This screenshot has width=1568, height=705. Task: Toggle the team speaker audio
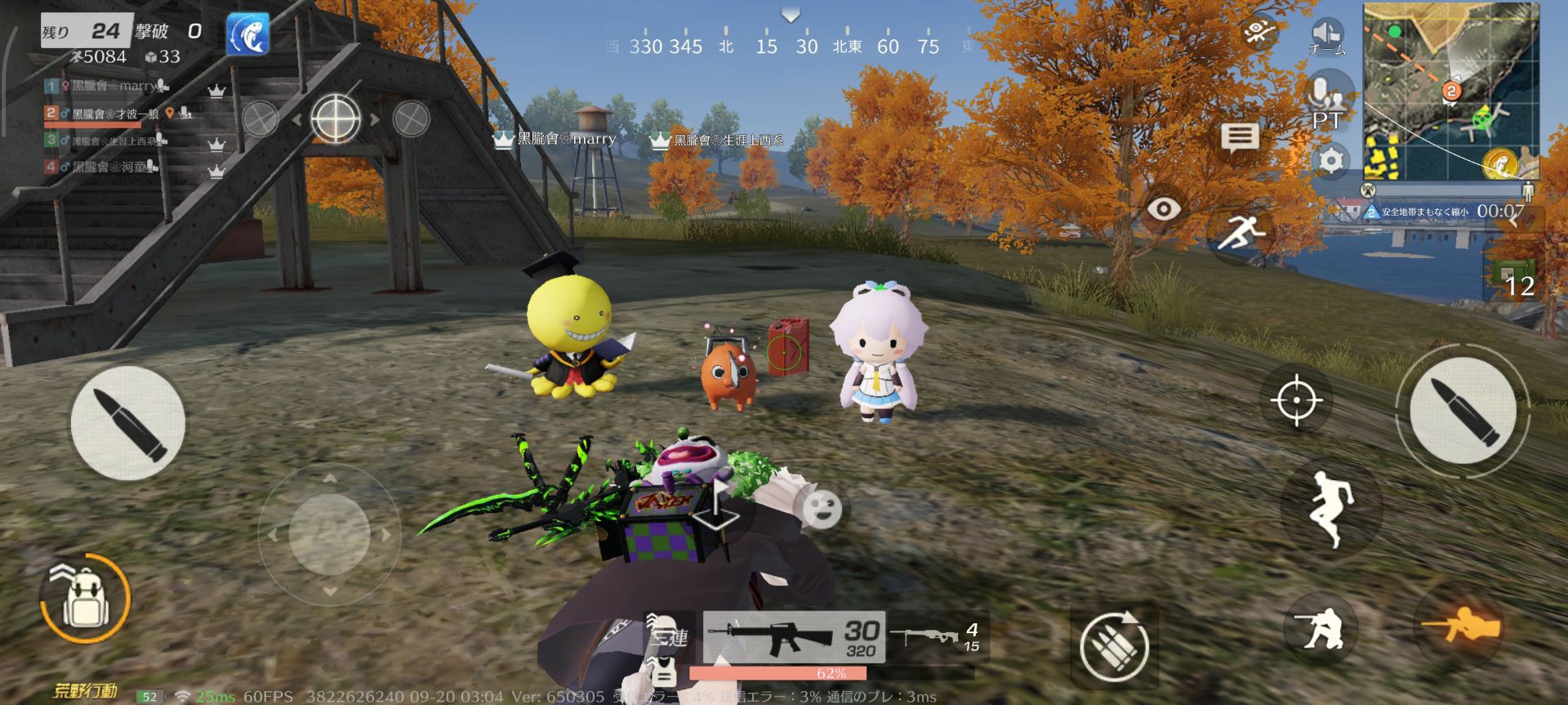click(x=1327, y=37)
